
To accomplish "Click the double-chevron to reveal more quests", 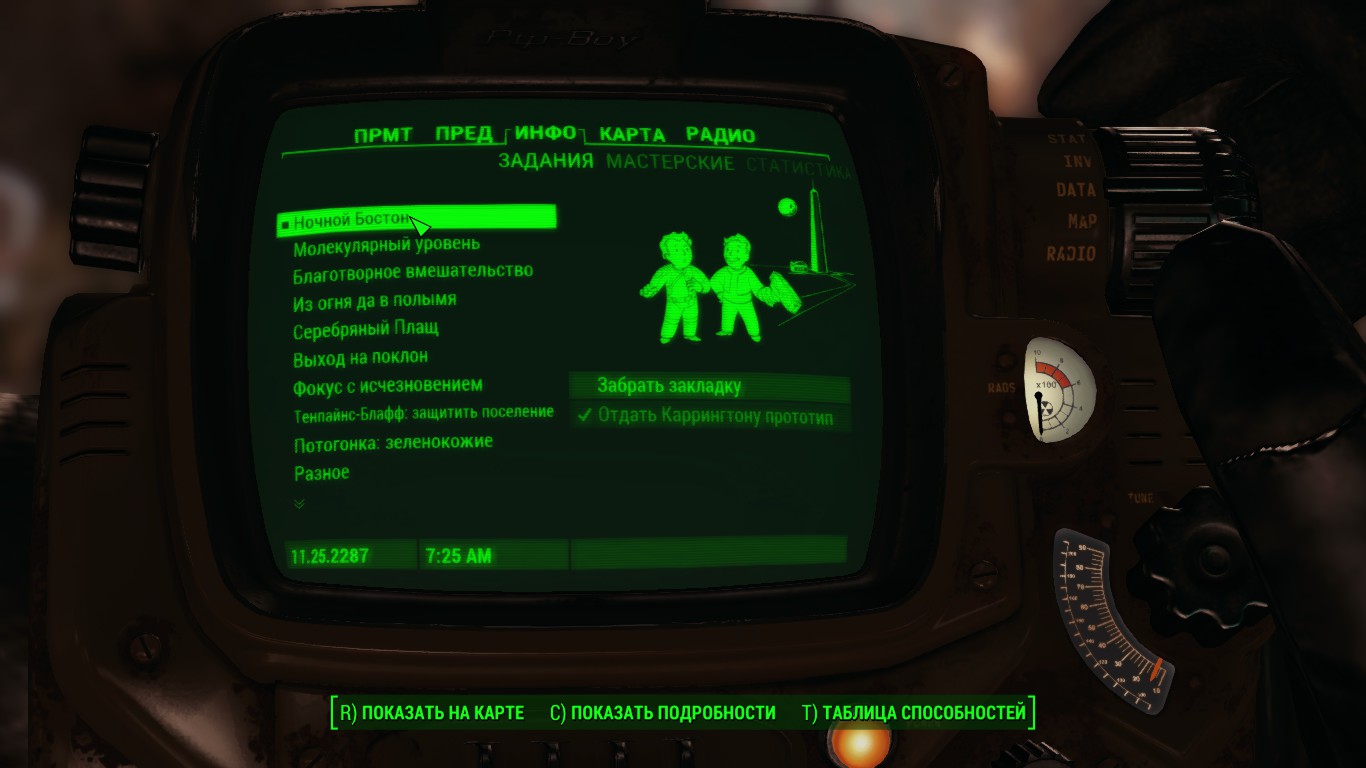I will (x=297, y=505).
